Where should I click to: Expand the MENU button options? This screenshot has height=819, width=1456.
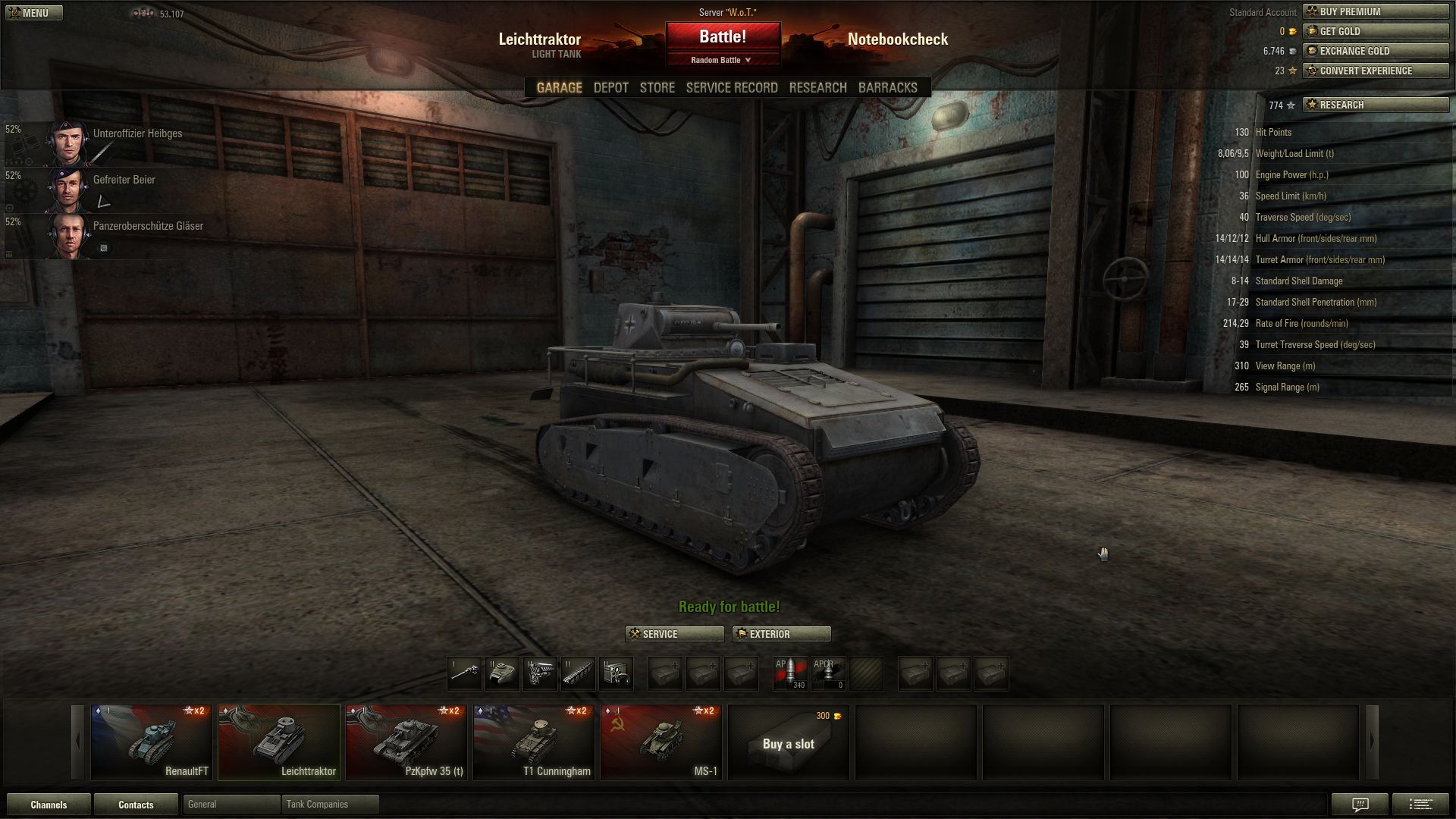[34, 12]
